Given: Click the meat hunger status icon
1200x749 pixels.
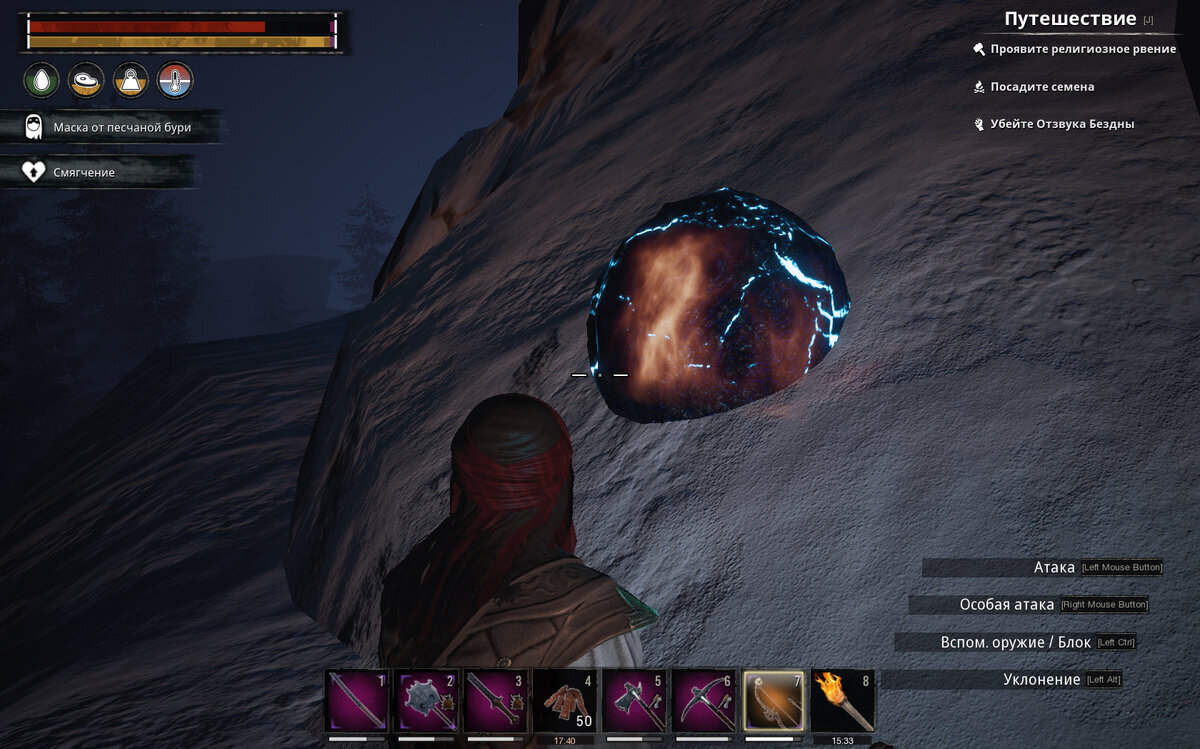Looking at the screenshot, I should 86,80.
